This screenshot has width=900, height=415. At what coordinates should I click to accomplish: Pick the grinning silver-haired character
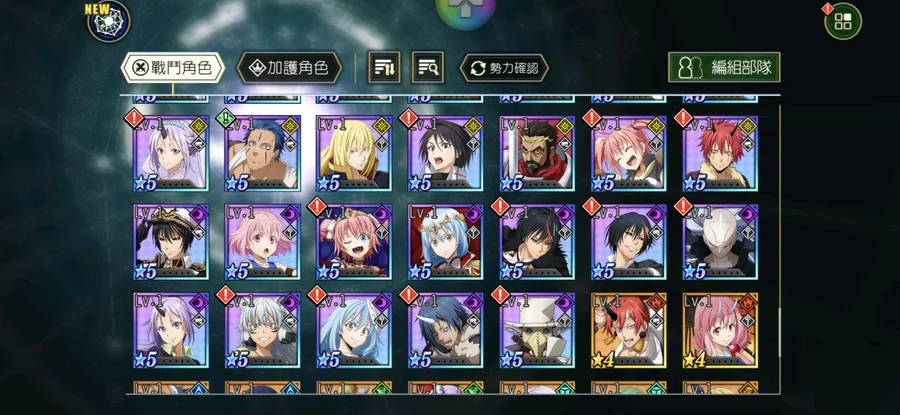pos(262,329)
